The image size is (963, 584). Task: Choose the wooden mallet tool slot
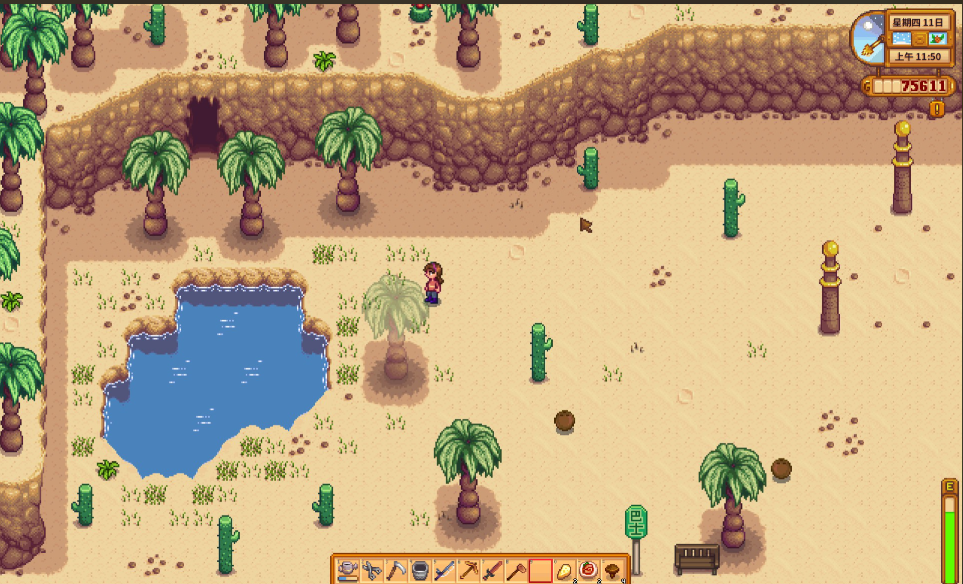(x=516, y=571)
